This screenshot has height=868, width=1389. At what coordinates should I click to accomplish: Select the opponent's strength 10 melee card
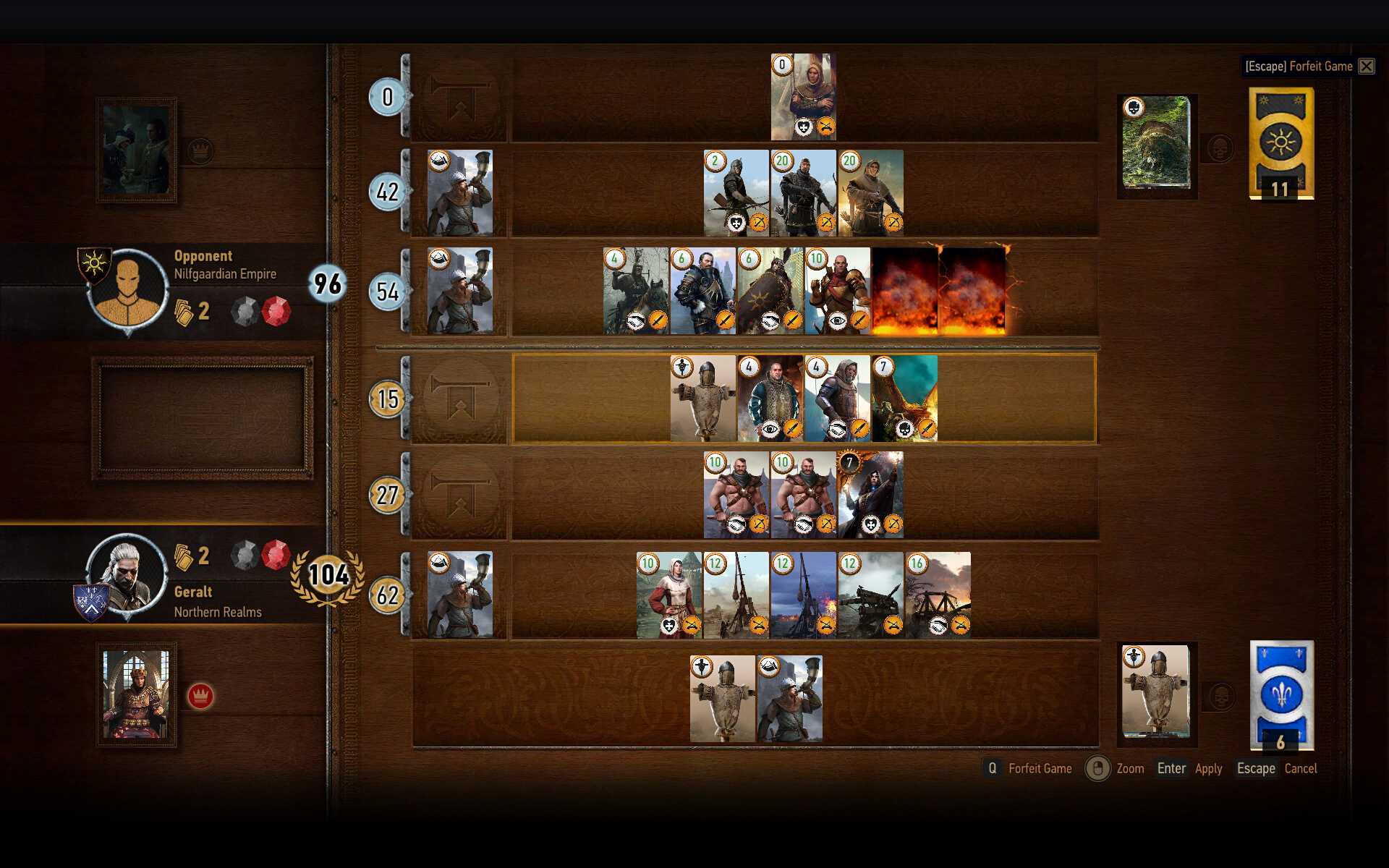(837, 291)
